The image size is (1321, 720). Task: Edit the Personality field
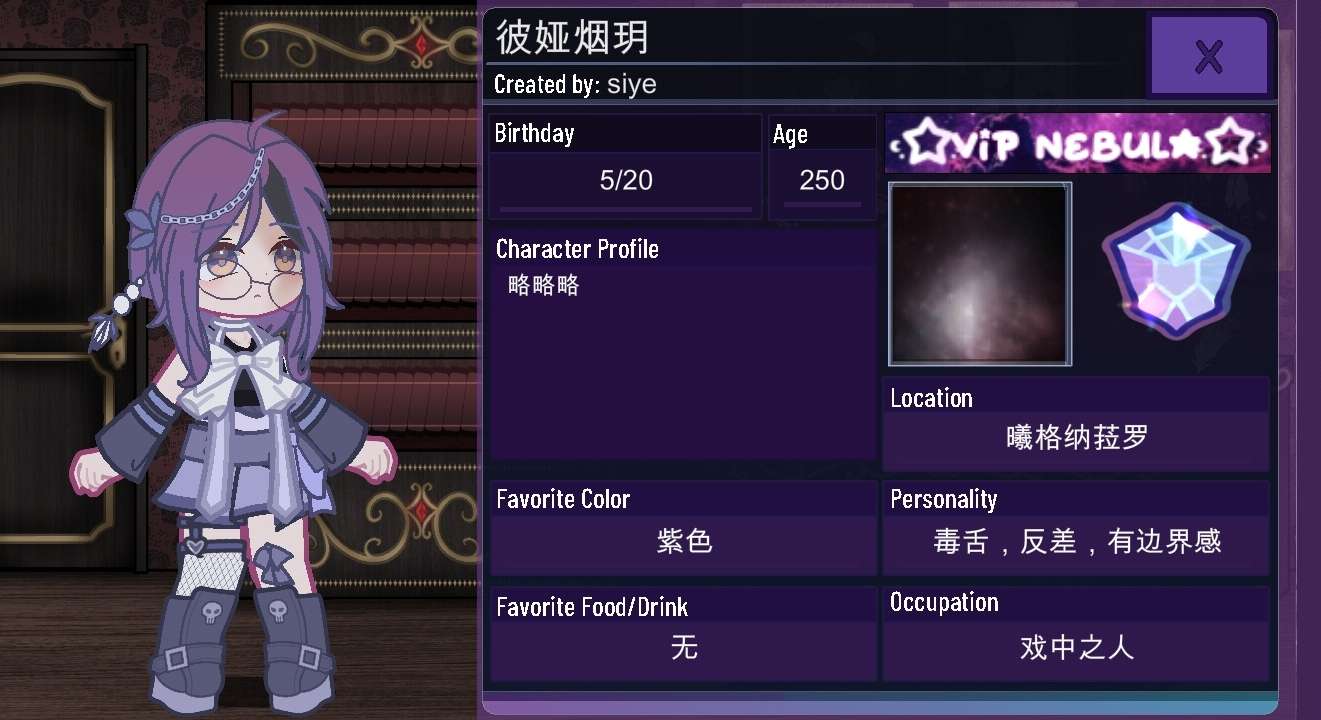[x=1076, y=543]
